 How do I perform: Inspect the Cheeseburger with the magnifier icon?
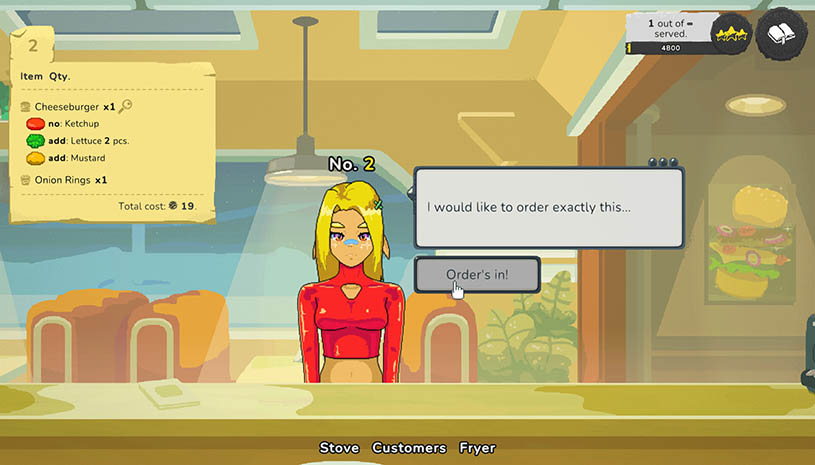click(x=126, y=106)
